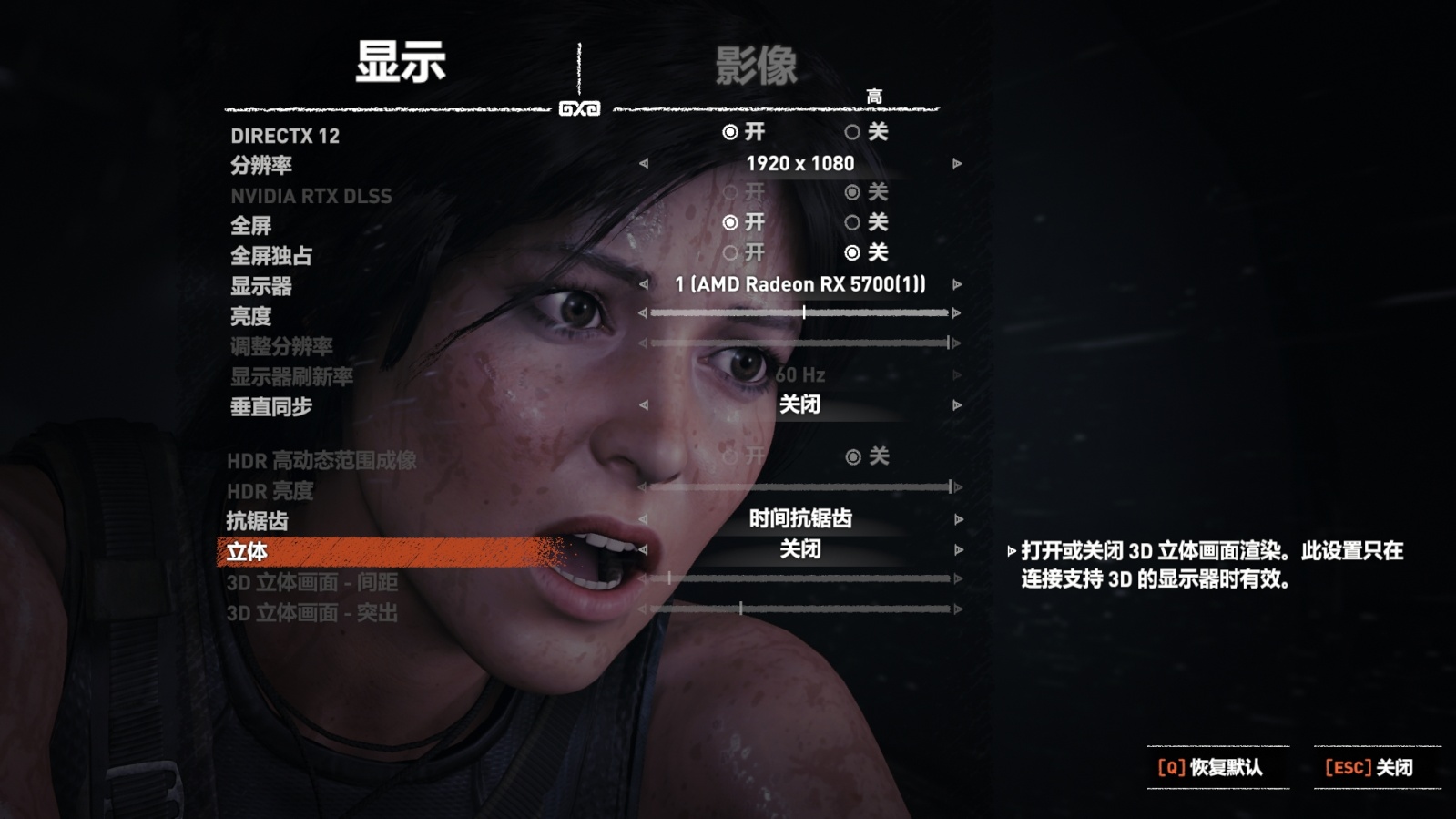Enable 全屏独占 exclusive fullscreen
Screen dimensions: 1456x819
(728, 253)
